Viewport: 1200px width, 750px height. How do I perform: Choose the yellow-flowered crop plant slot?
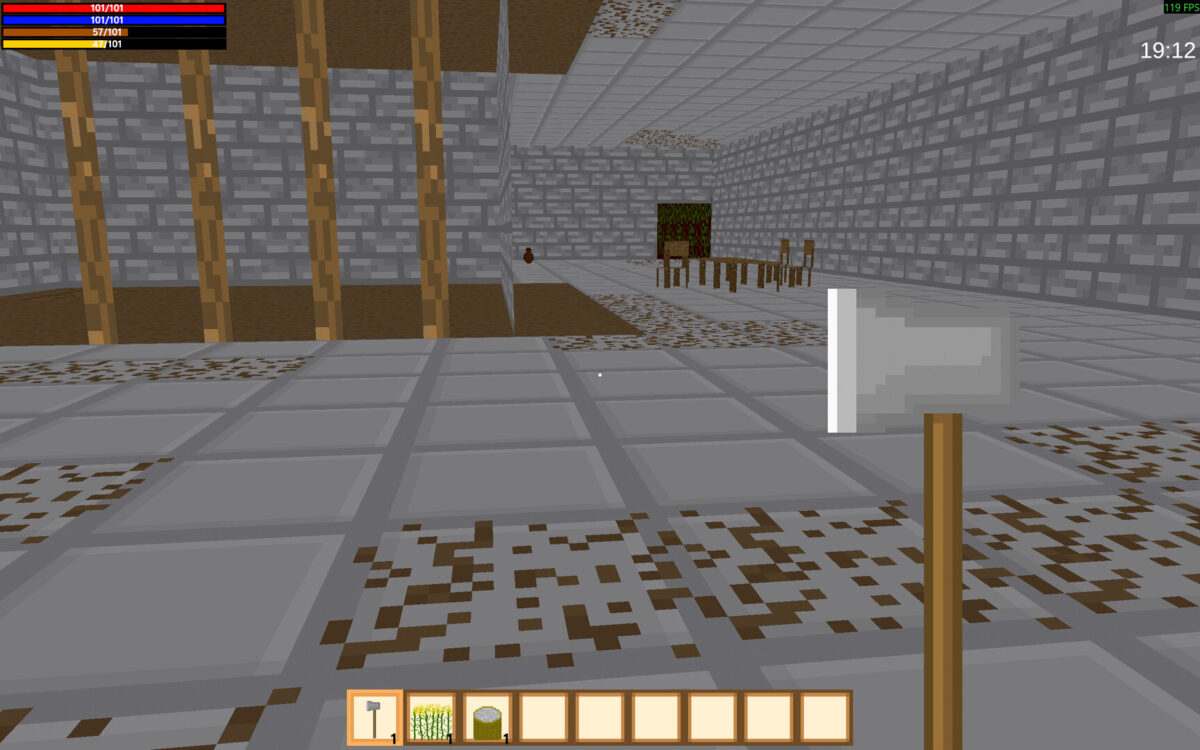[431, 718]
